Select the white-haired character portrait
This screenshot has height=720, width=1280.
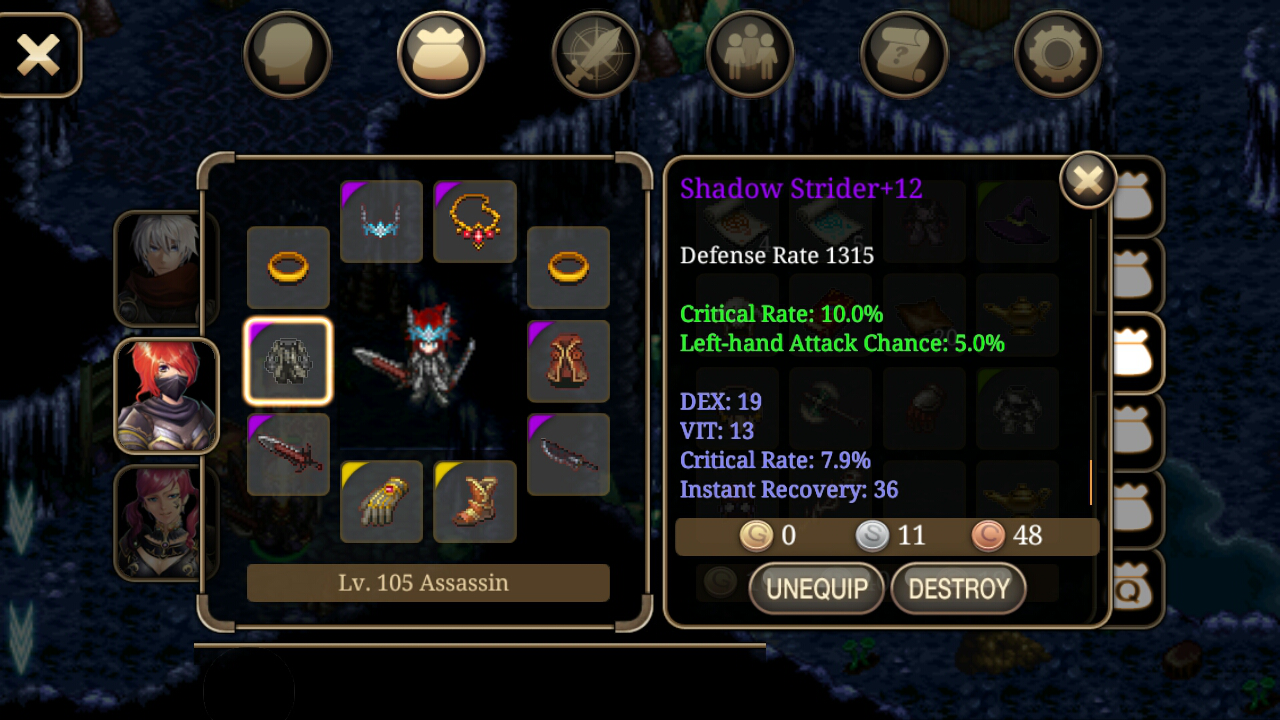(165, 269)
